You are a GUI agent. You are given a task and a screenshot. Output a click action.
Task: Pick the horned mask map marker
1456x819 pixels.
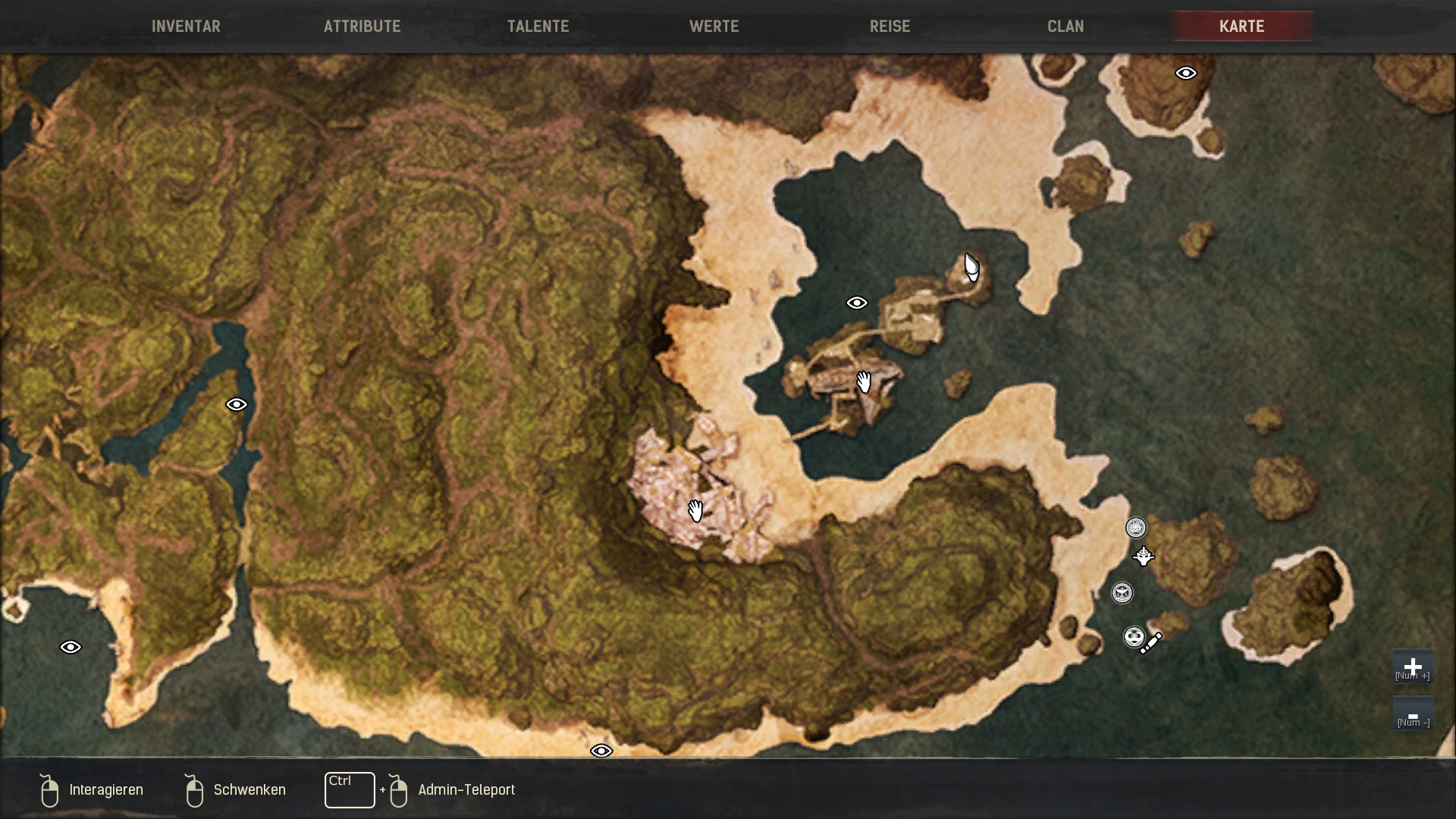[1144, 557]
